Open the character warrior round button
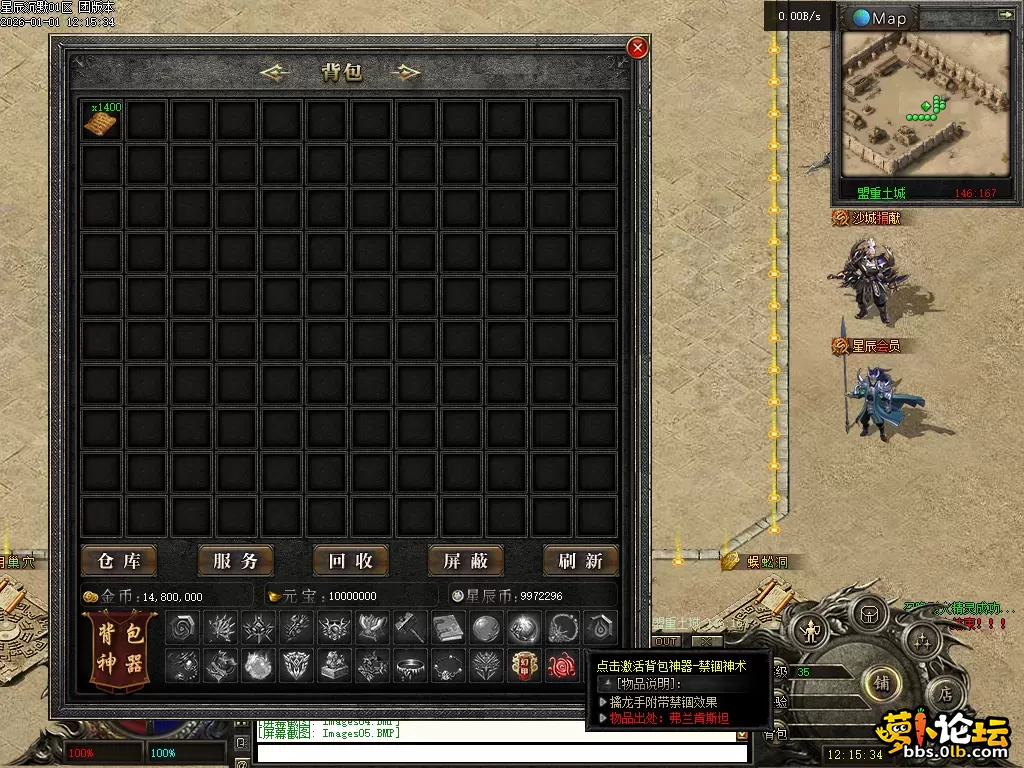 [x=810, y=631]
